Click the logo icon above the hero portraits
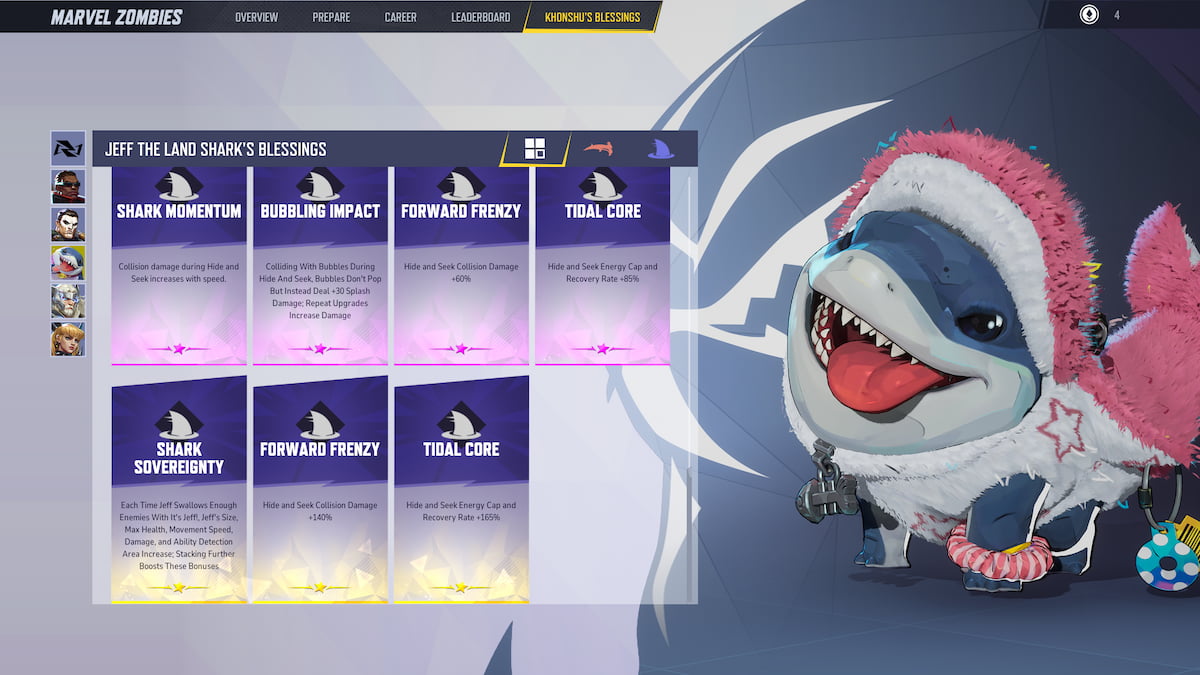The width and height of the screenshot is (1200, 675). click(x=68, y=148)
